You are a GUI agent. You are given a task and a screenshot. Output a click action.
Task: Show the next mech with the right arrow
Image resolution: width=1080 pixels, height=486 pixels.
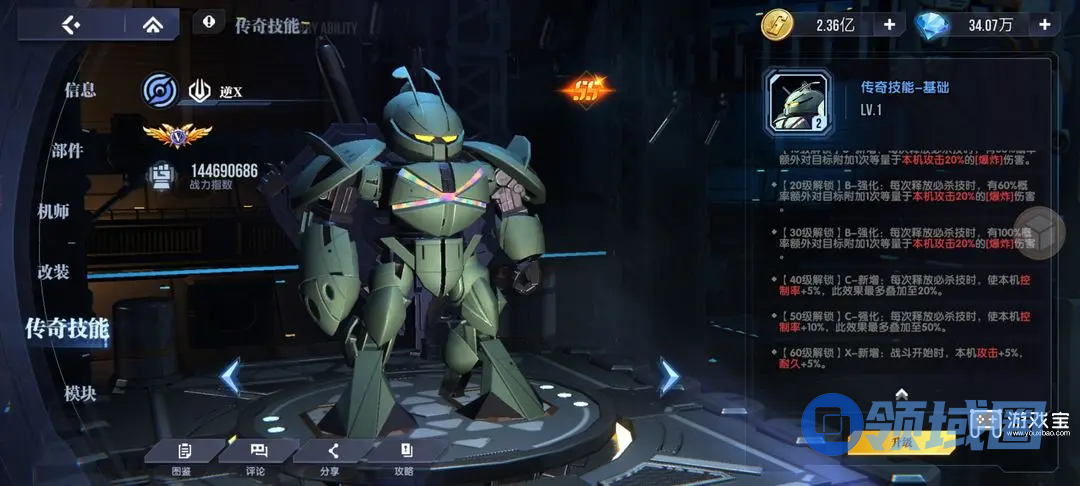point(669,377)
